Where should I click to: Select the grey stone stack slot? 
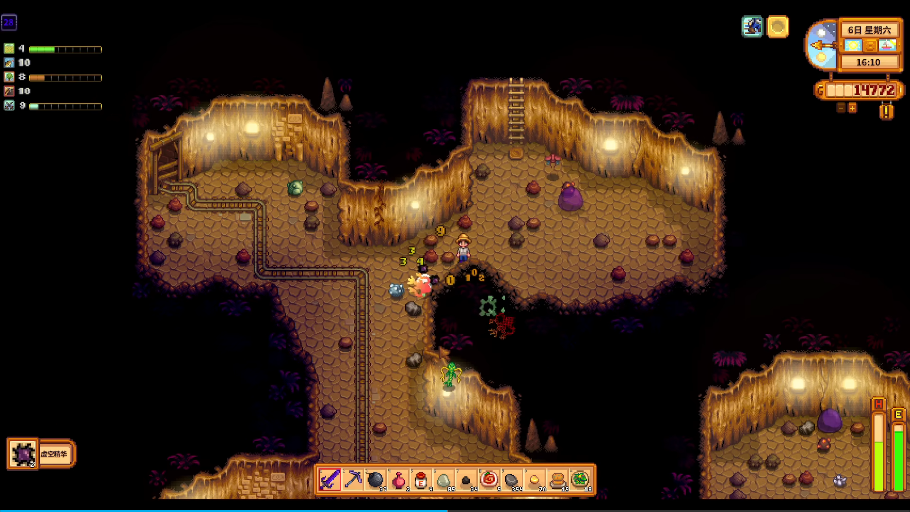(512, 480)
